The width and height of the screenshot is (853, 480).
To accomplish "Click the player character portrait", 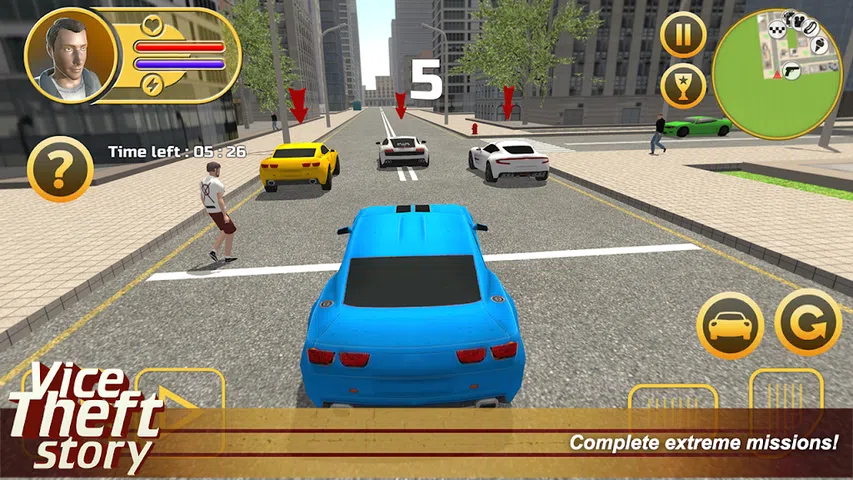I will (x=65, y=58).
